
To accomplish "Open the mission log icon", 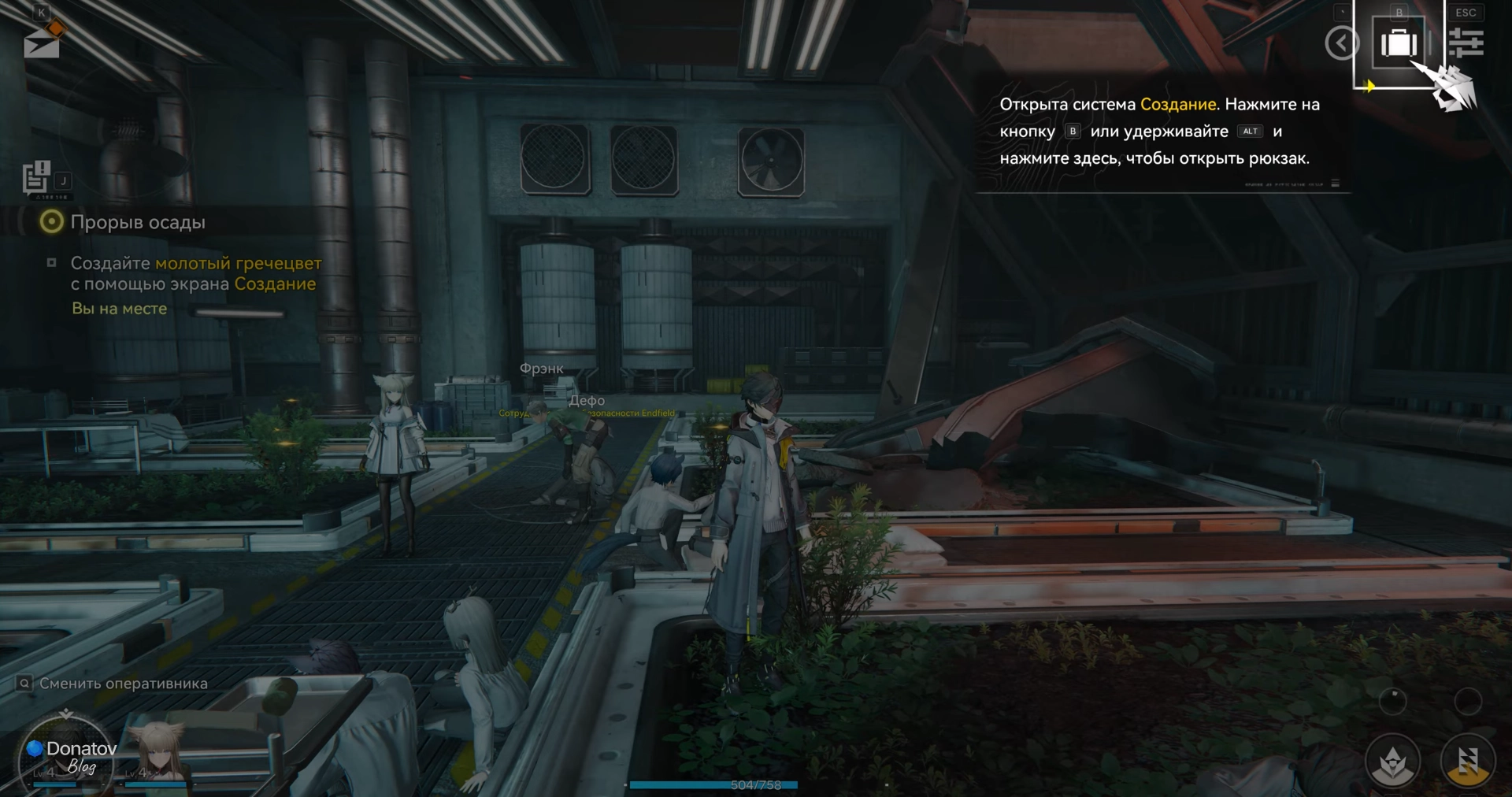I will point(36,176).
